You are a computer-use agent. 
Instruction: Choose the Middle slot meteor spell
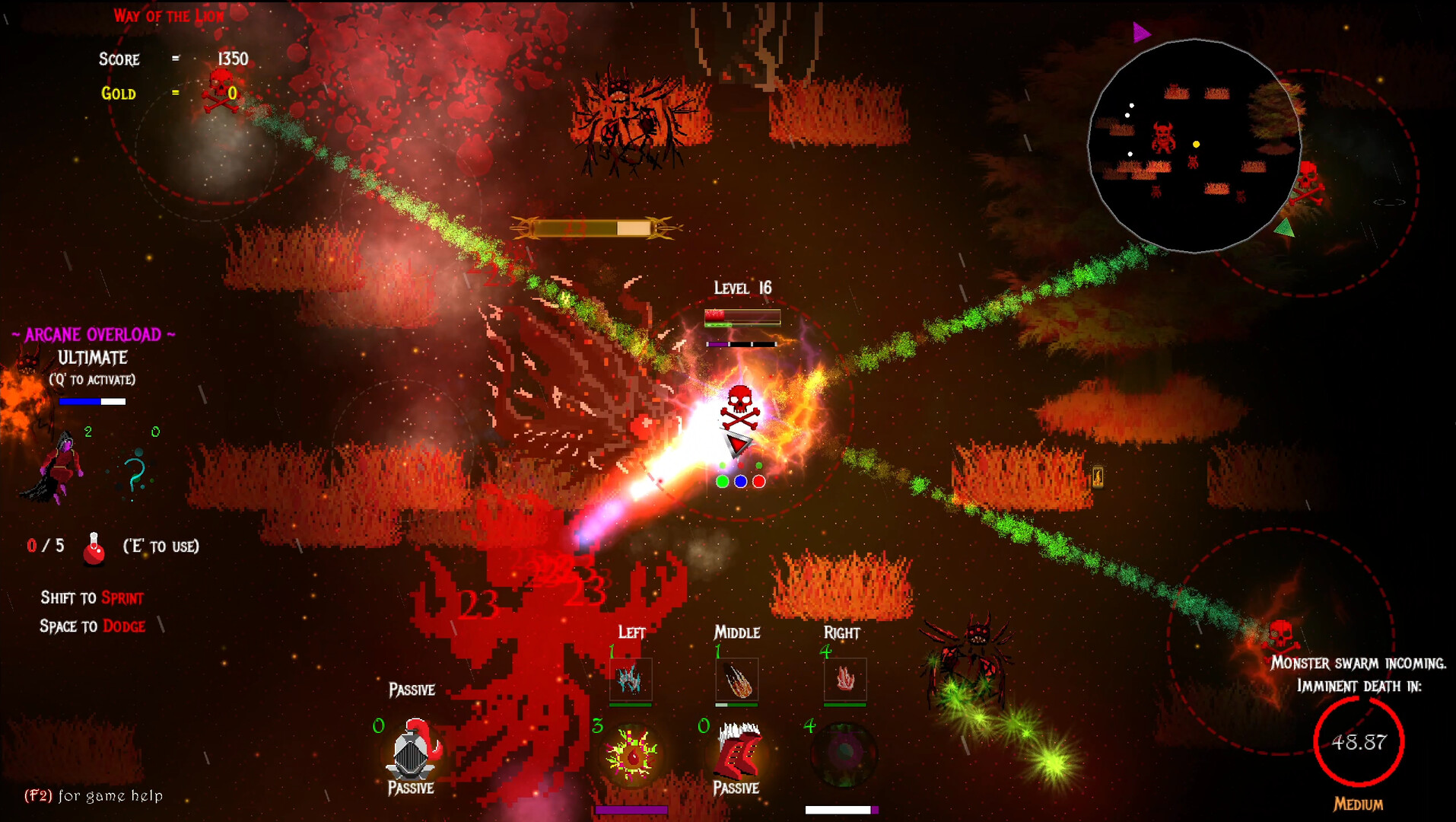(x=736, y=679)
